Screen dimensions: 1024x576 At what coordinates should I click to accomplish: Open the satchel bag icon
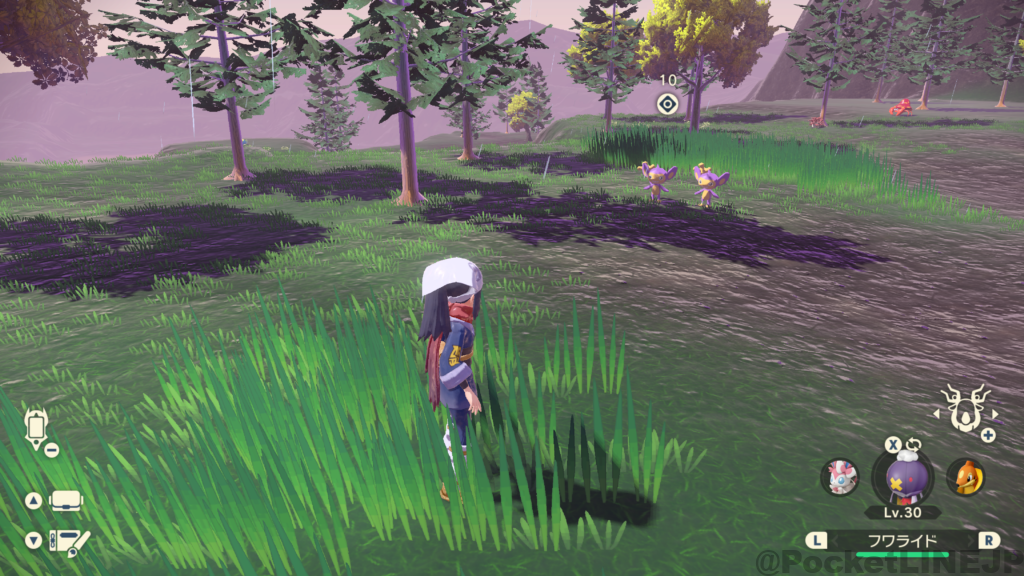pos(66,500)
